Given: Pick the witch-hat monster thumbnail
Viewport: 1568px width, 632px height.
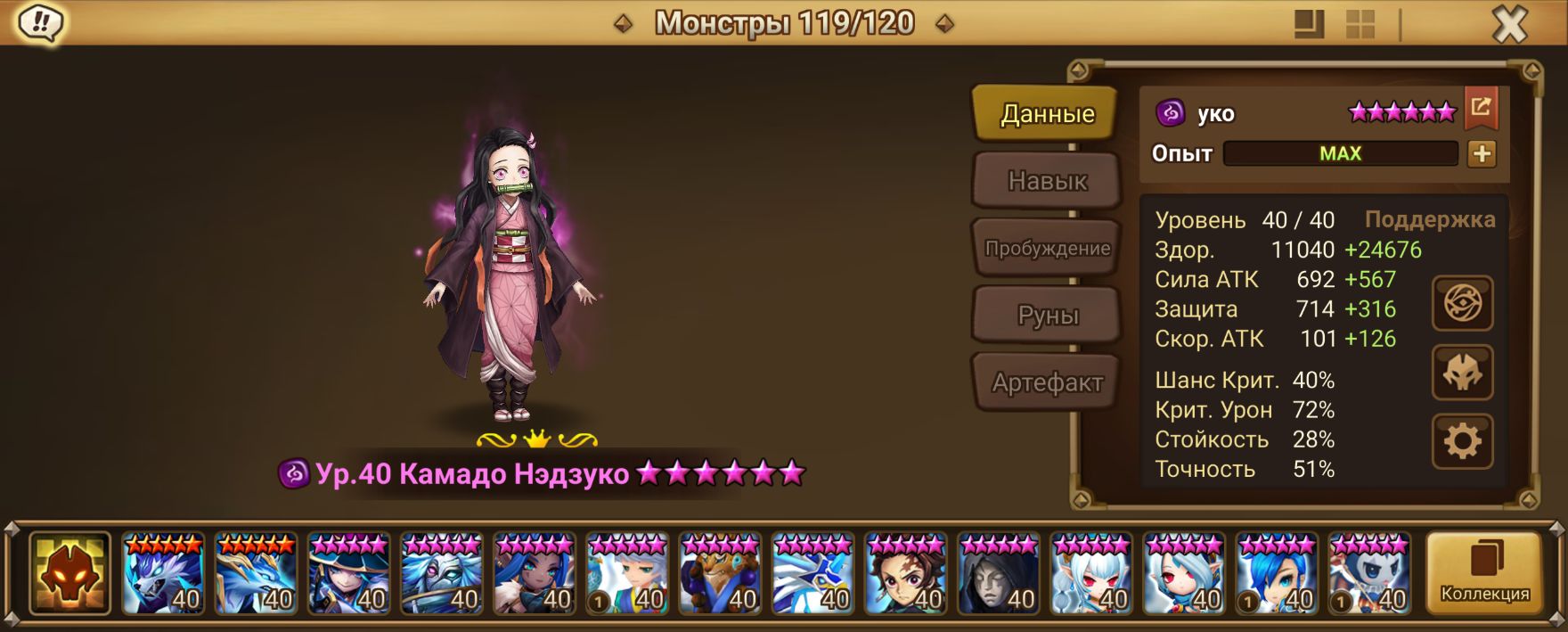Looking at the screenshot, I should [348, 573].
